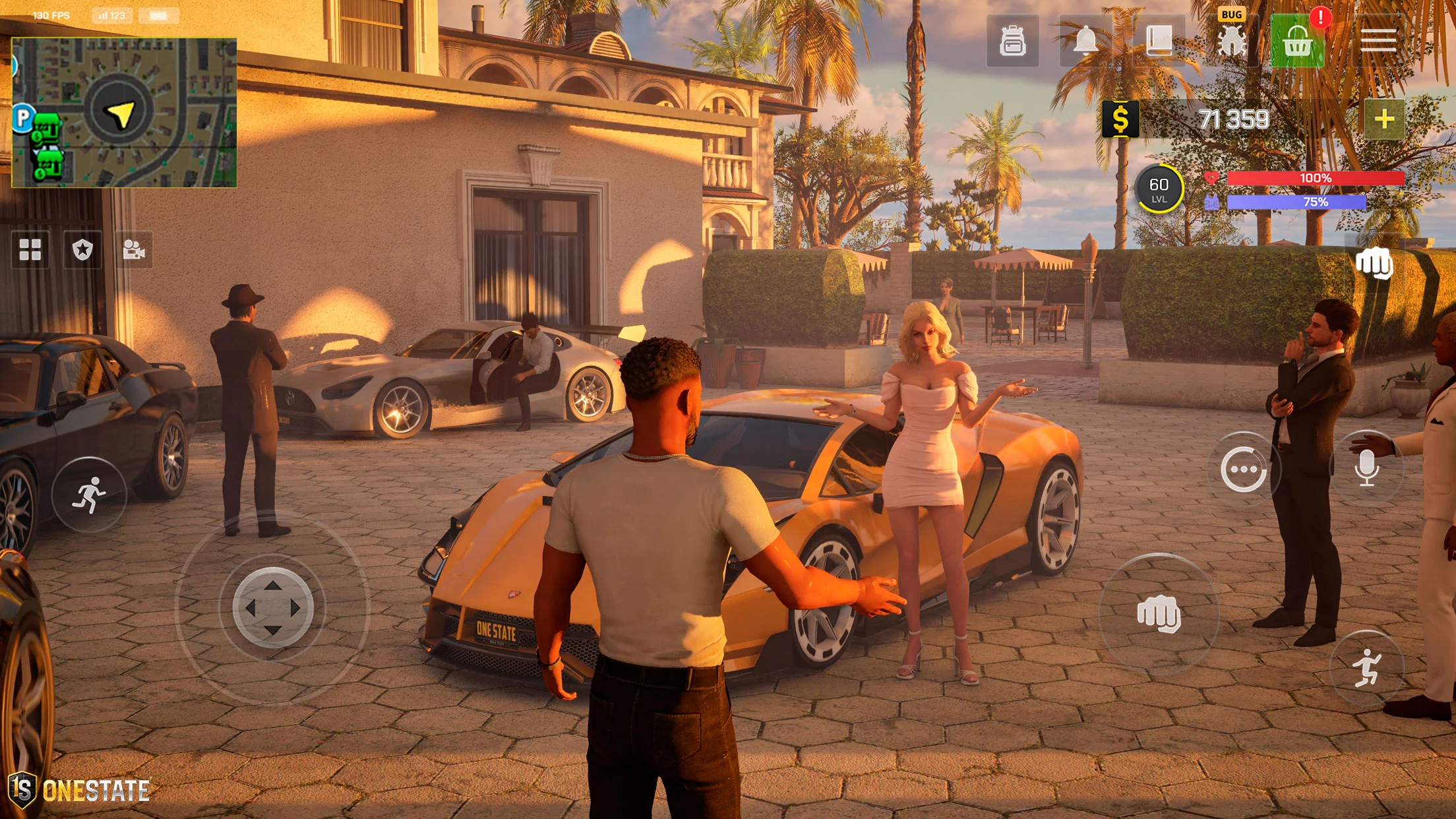1456x819 pixels.
Task: Expand the minimap
Action: (124, 113)
